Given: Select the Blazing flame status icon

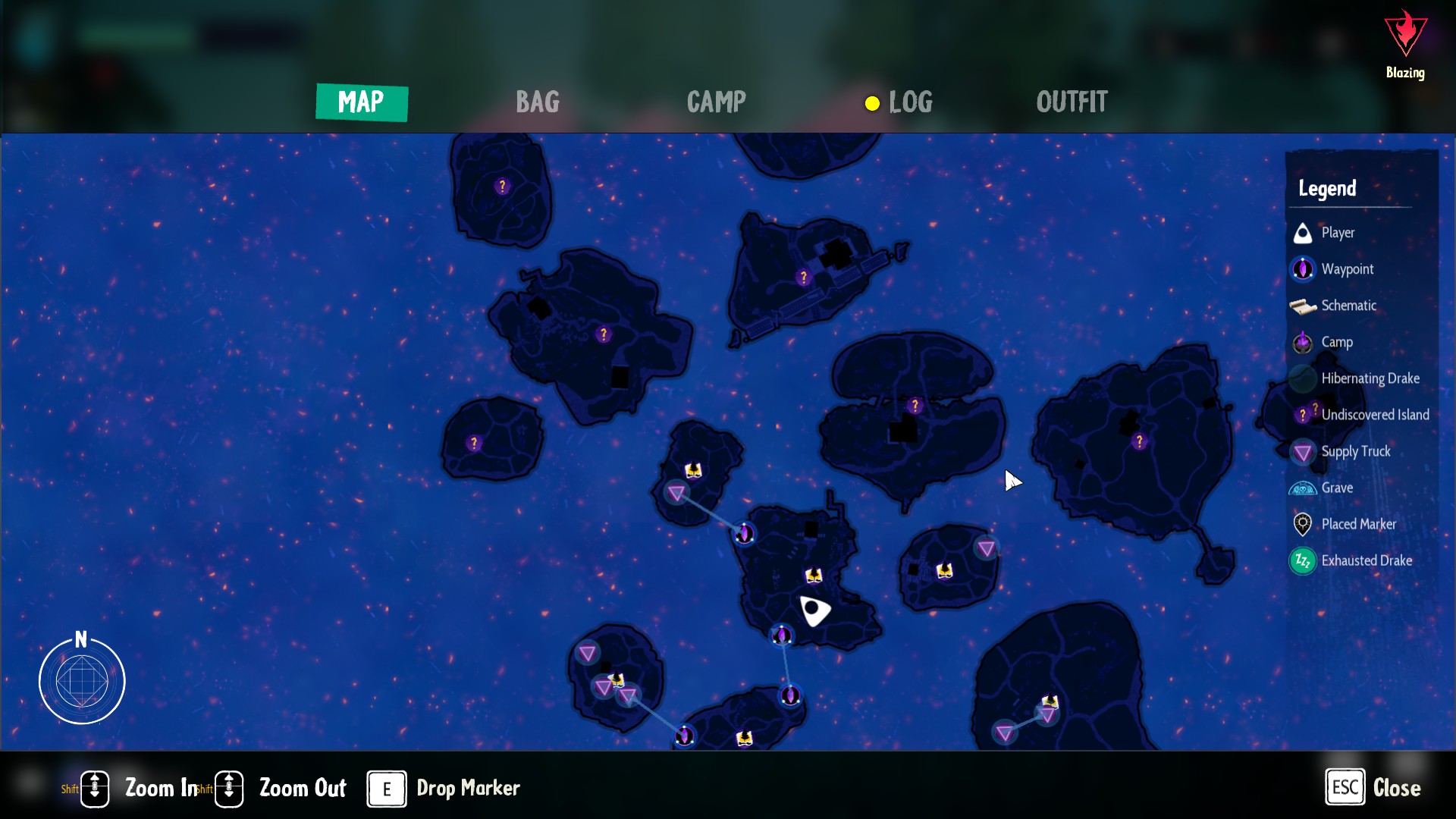Looking at the screenshot, I should click(x=1405, y=35).
